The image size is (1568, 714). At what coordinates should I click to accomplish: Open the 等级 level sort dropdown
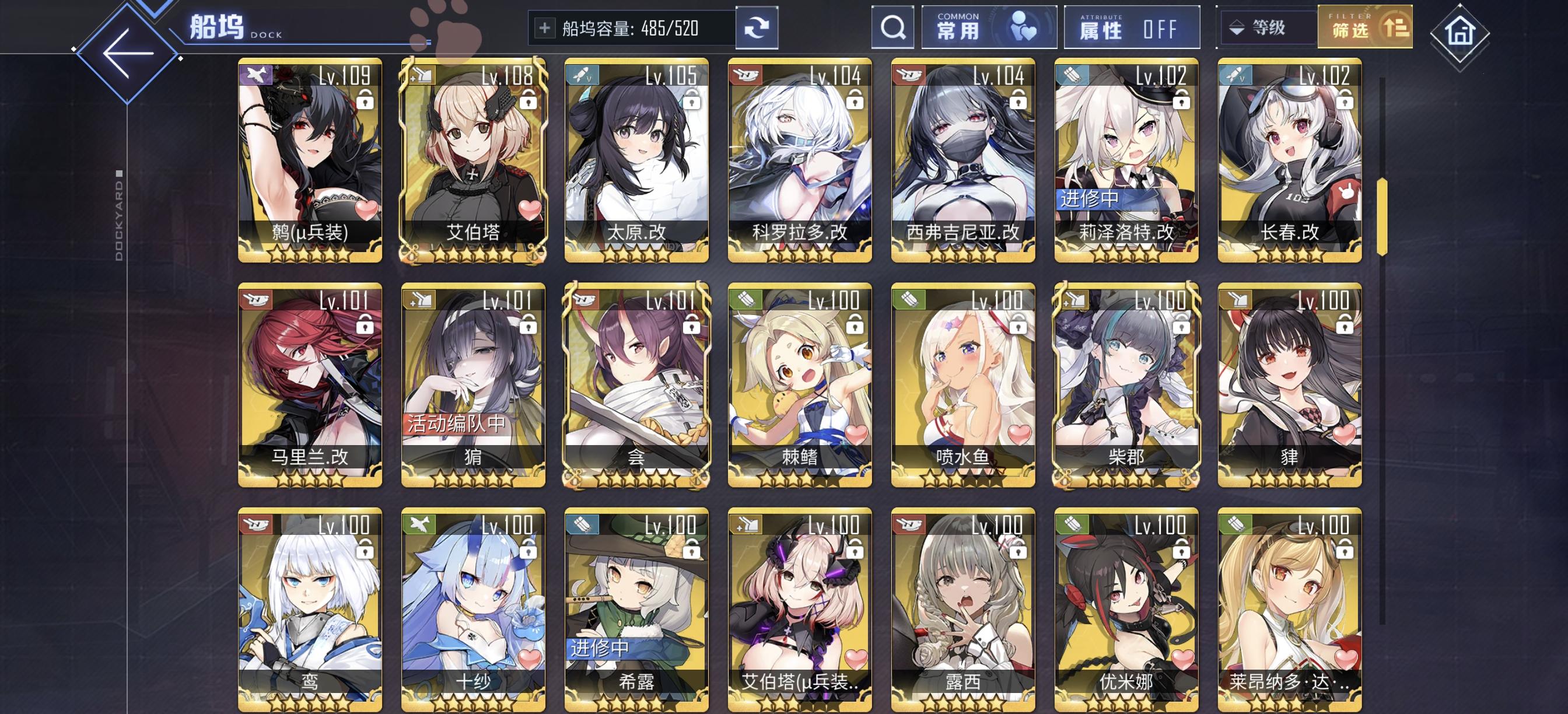point(1269,27)
